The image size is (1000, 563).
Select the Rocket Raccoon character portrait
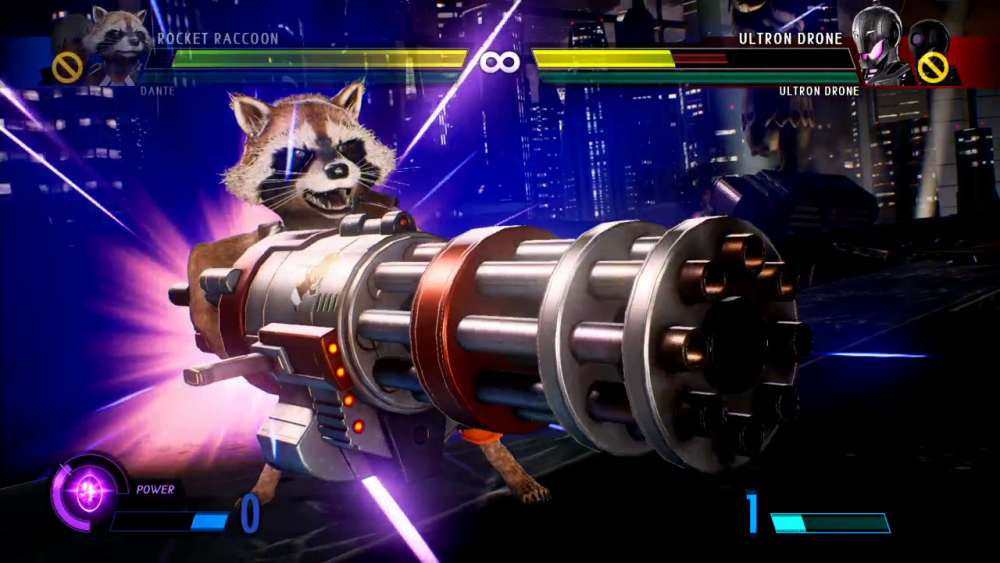coord(117,43)
